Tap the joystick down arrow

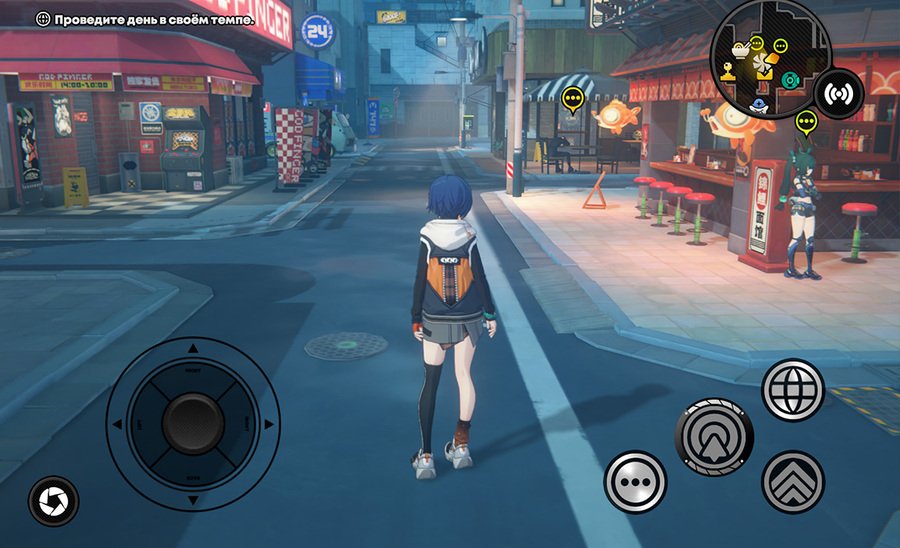point(192,500)
